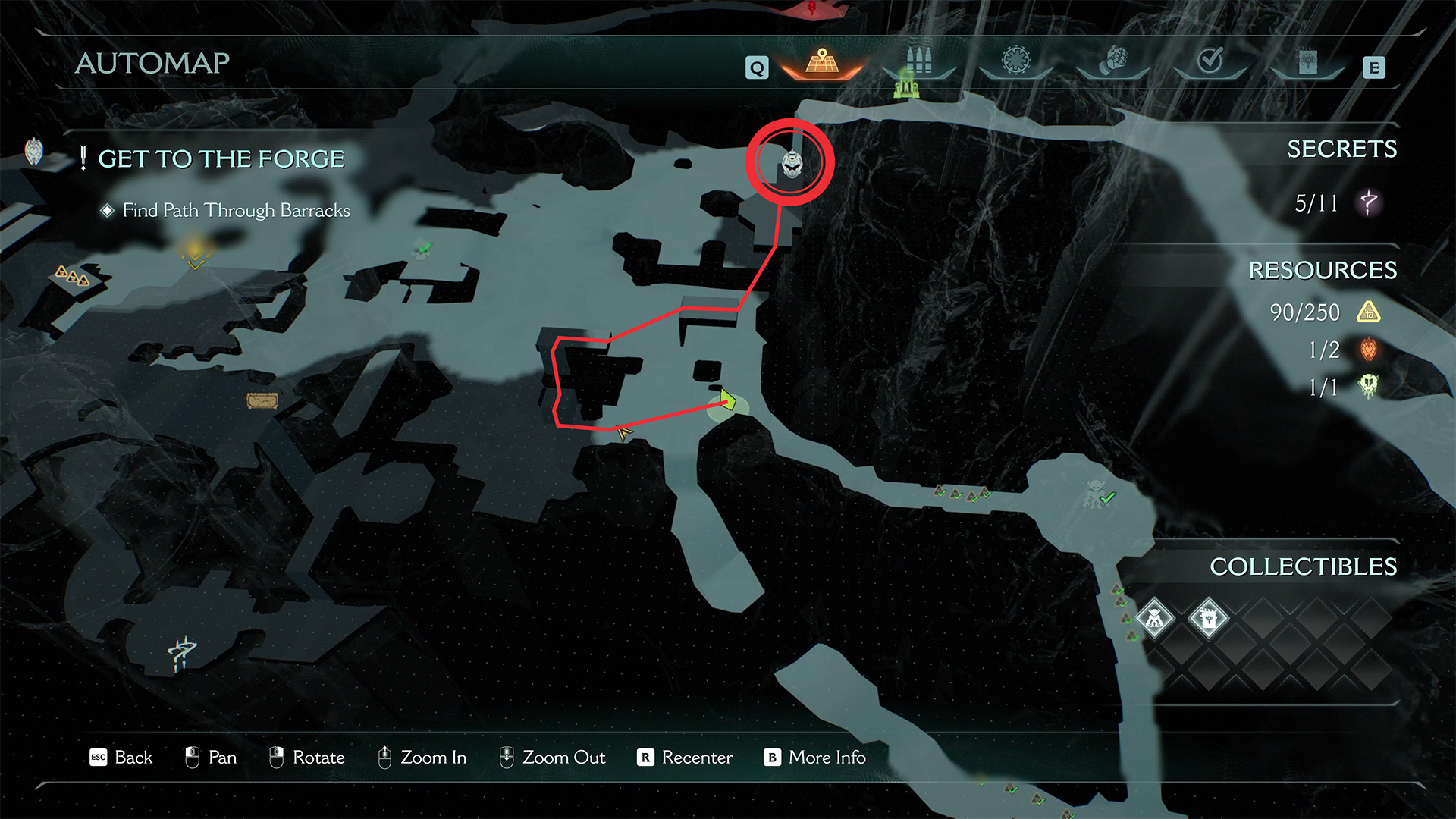The image size is (1456, 819).
Task: Show More Info for the map
Action: [815, 758]
